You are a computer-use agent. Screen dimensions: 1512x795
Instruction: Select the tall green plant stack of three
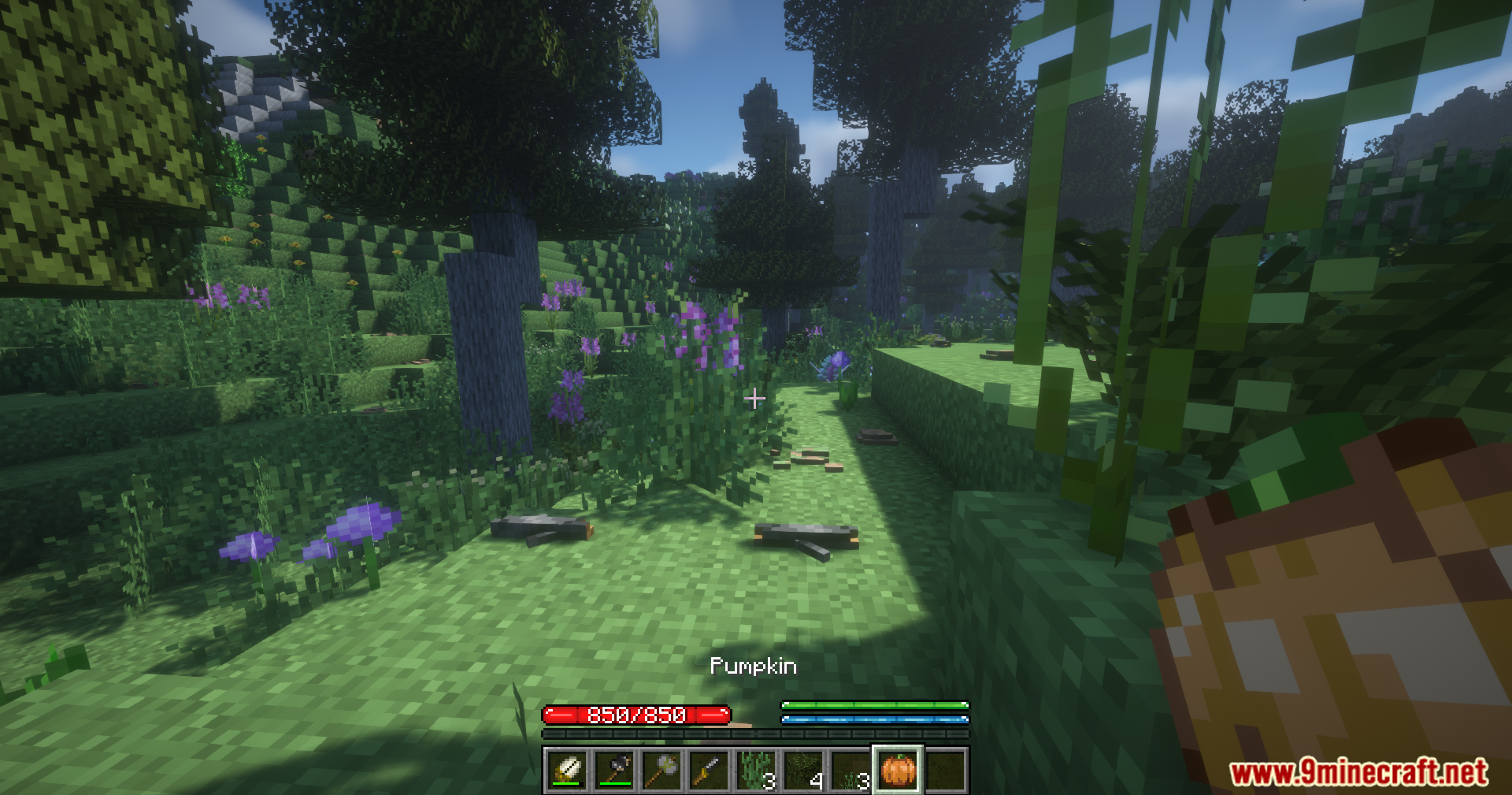(x=756, y=770)
